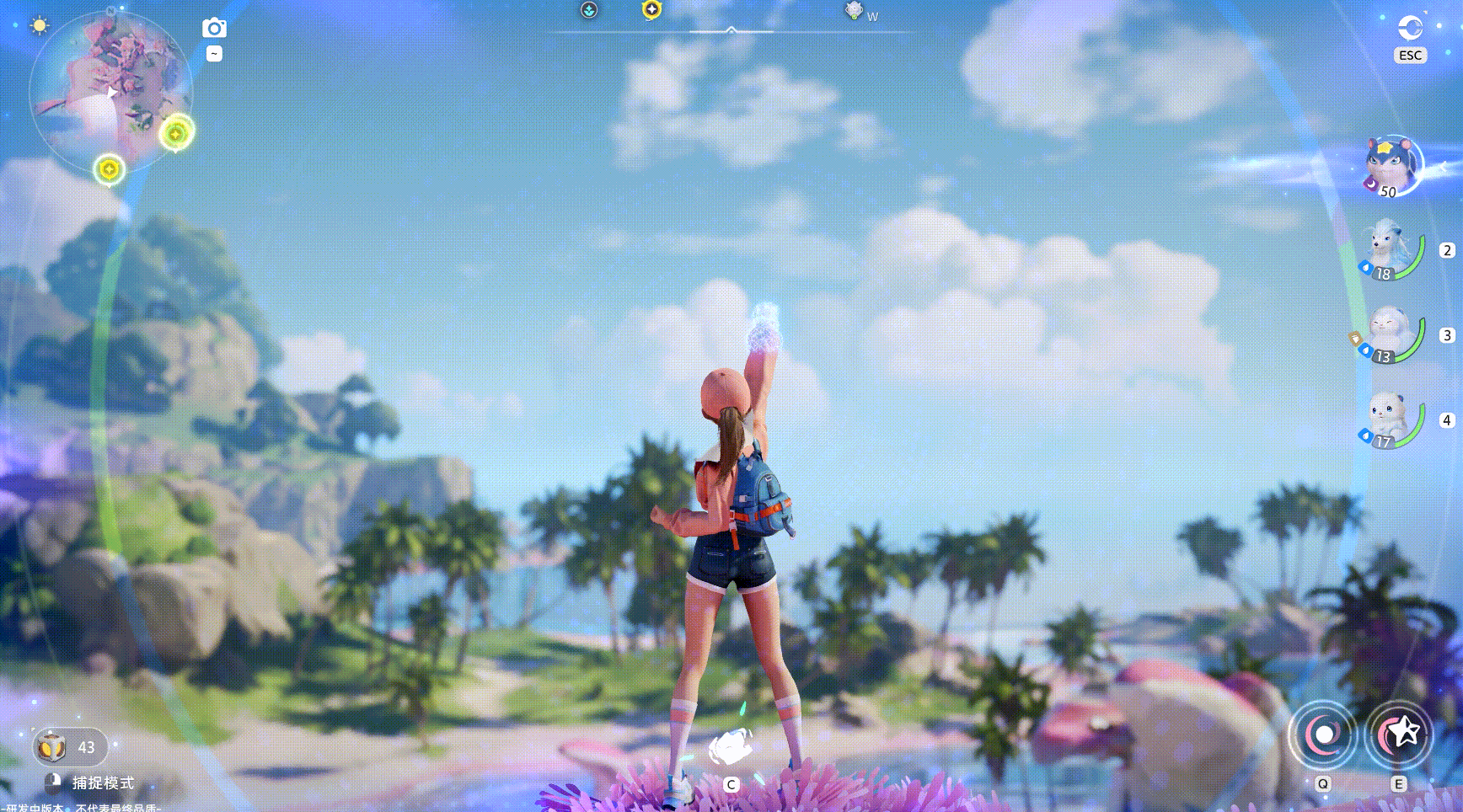Image resolution: width=1463 pixels, height=812 pixels.
Task: Click the sun weather icon
Action: click(39, 25)
